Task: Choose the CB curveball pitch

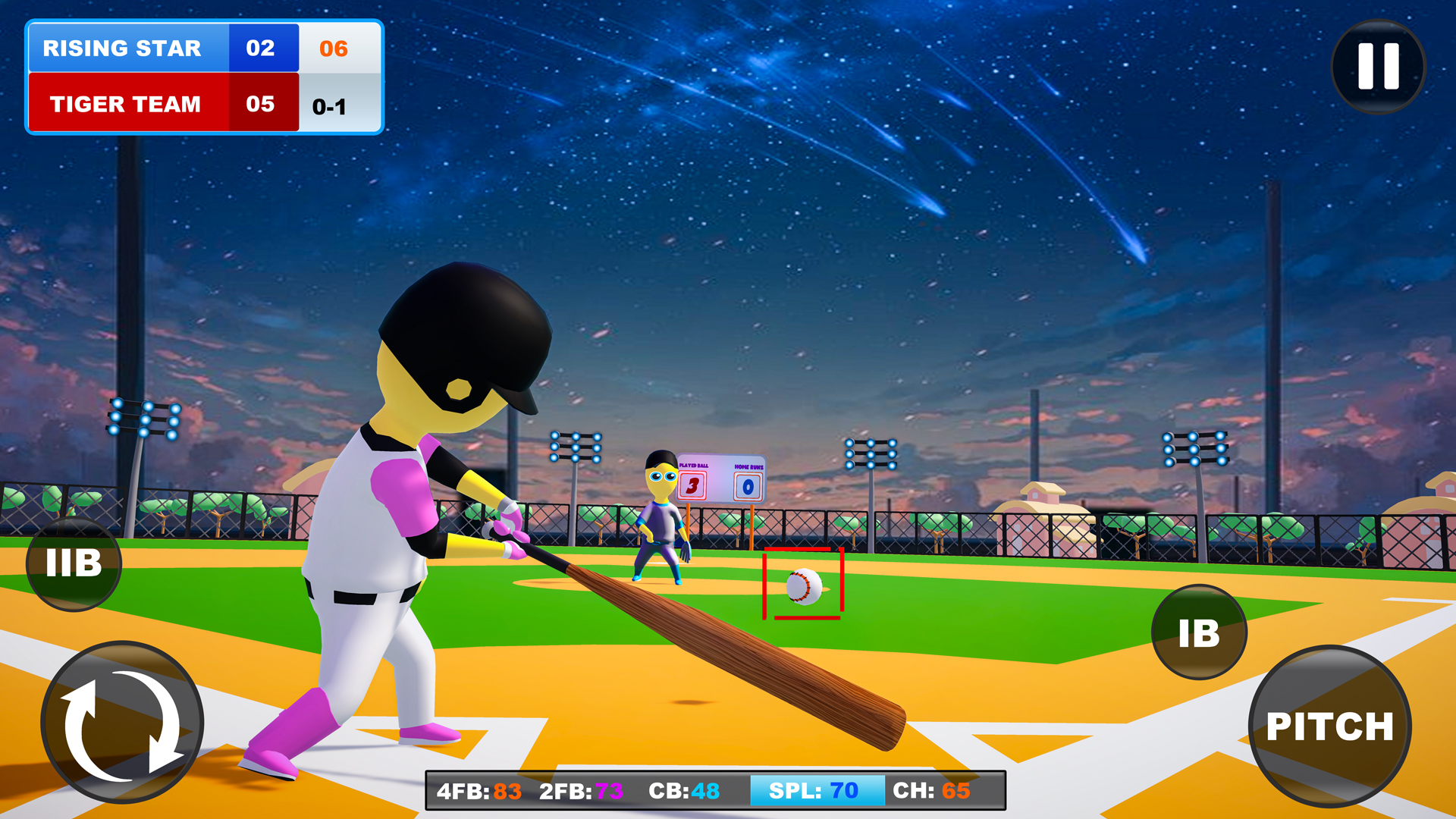Action: 682,790
